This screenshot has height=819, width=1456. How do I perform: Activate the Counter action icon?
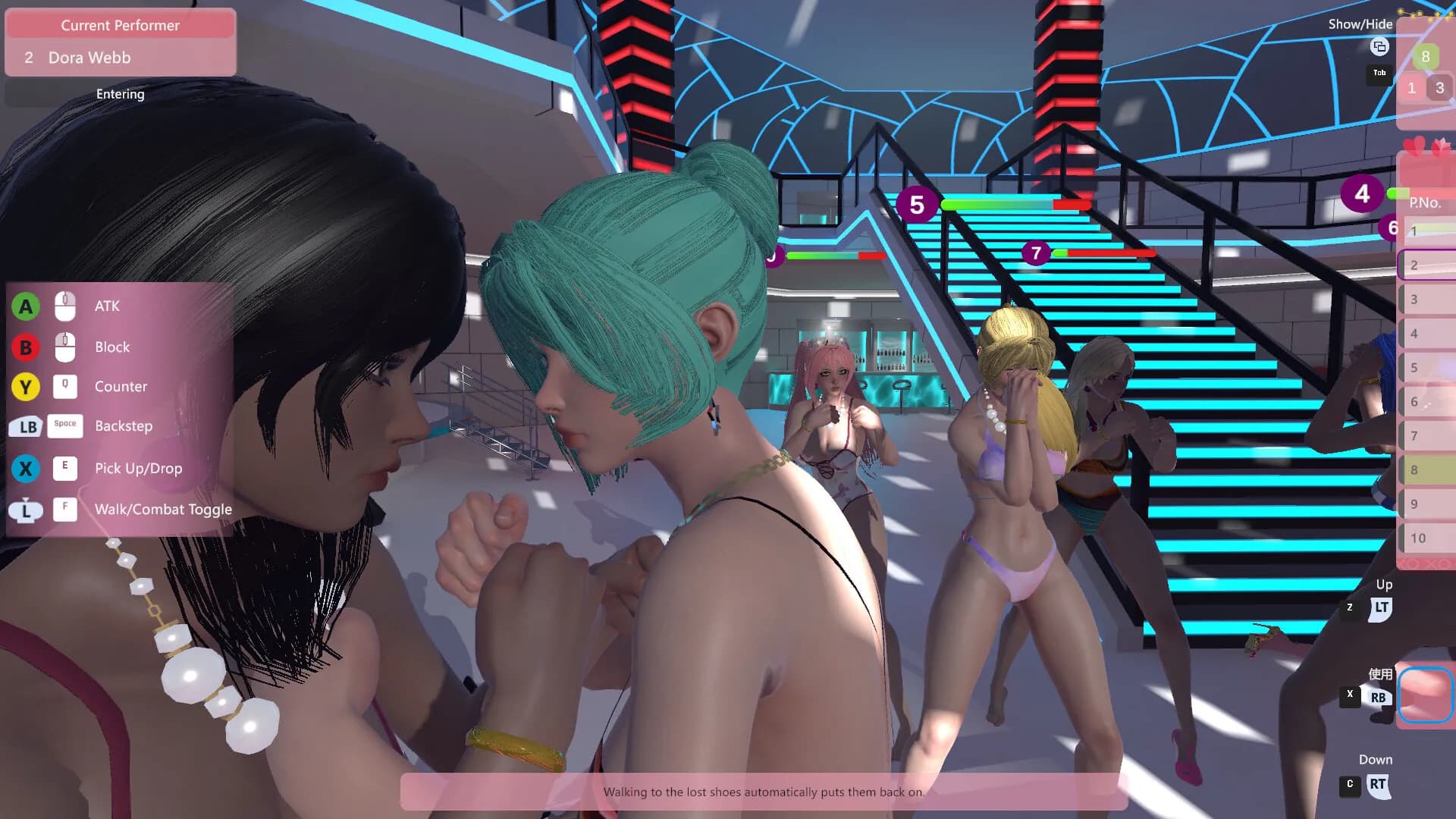pyautogui.click(x=65, y=387)
